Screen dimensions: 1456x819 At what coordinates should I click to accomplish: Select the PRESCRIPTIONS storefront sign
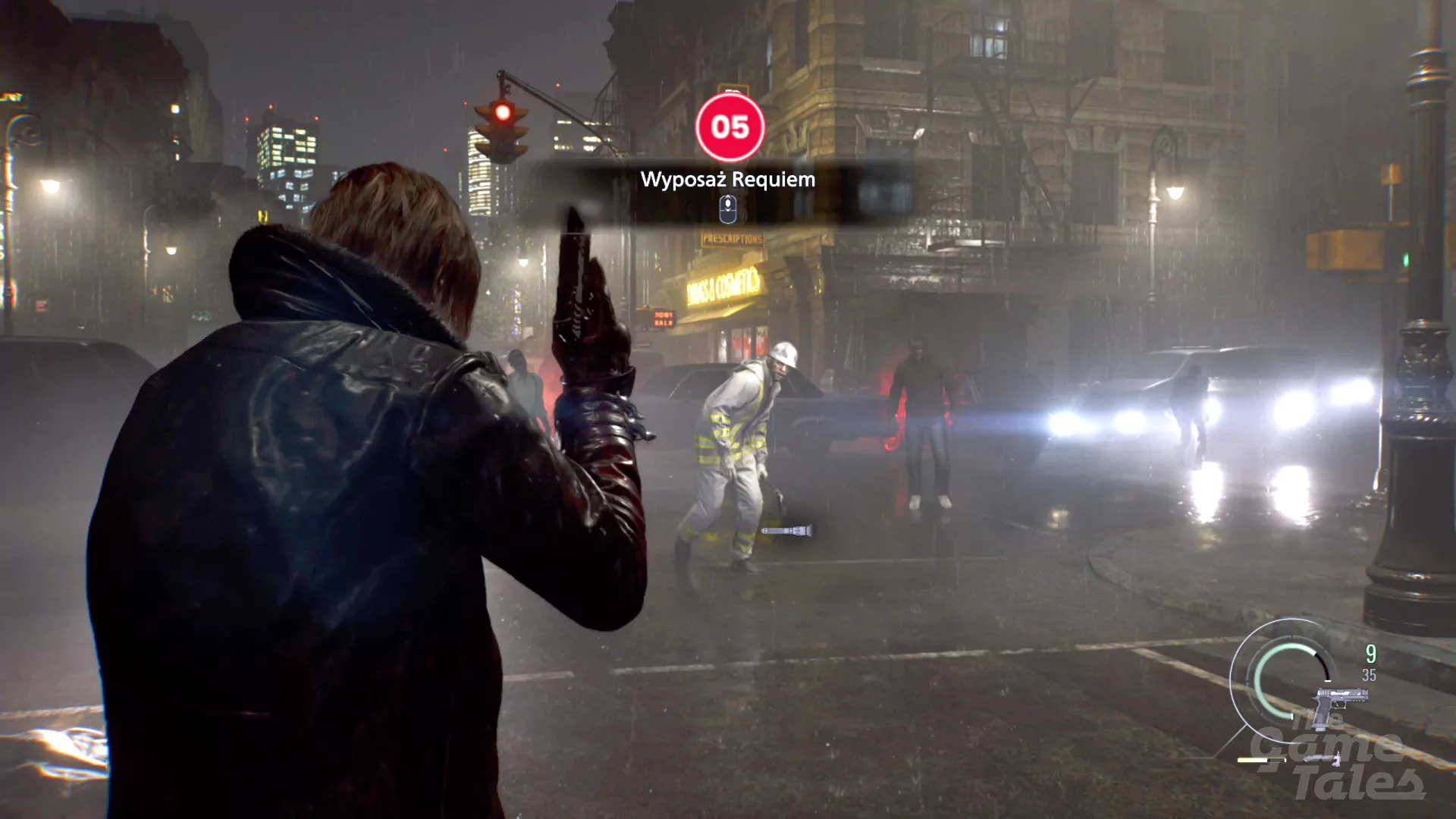point(732,239)
